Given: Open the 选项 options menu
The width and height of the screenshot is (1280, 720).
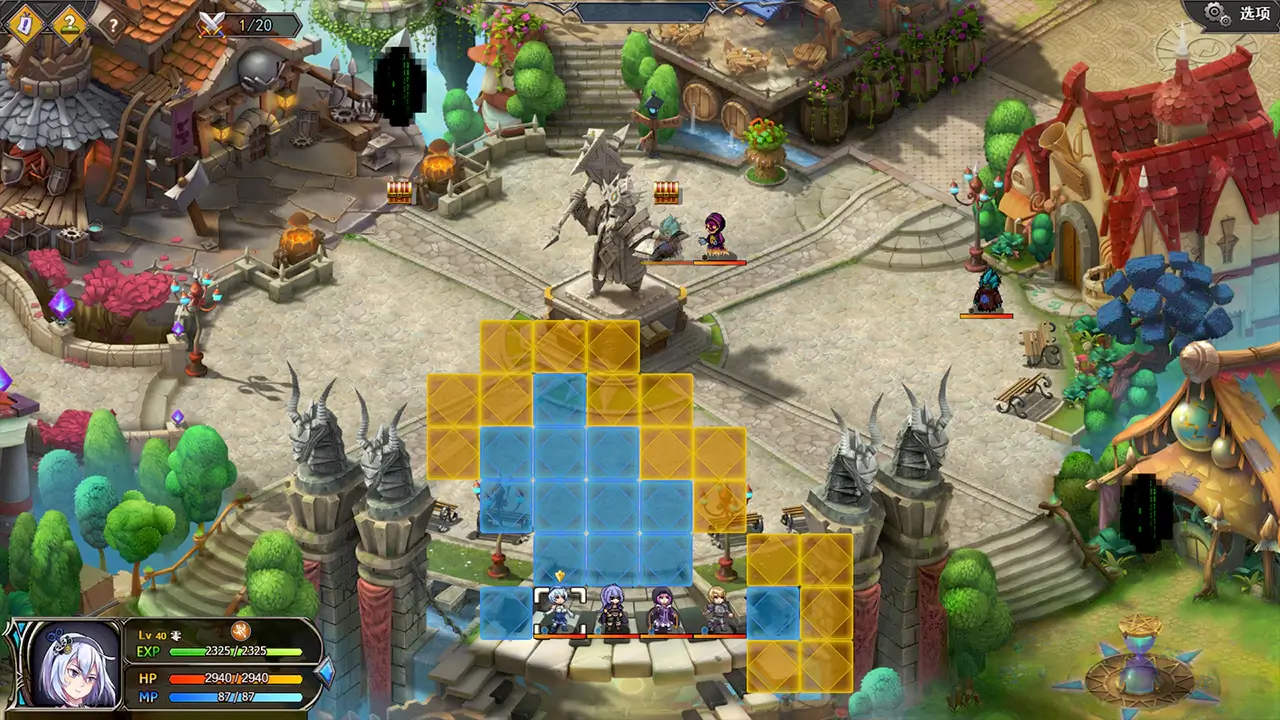Looking at the screenshot, I should pyautogui.click(x=1238, y=14).
